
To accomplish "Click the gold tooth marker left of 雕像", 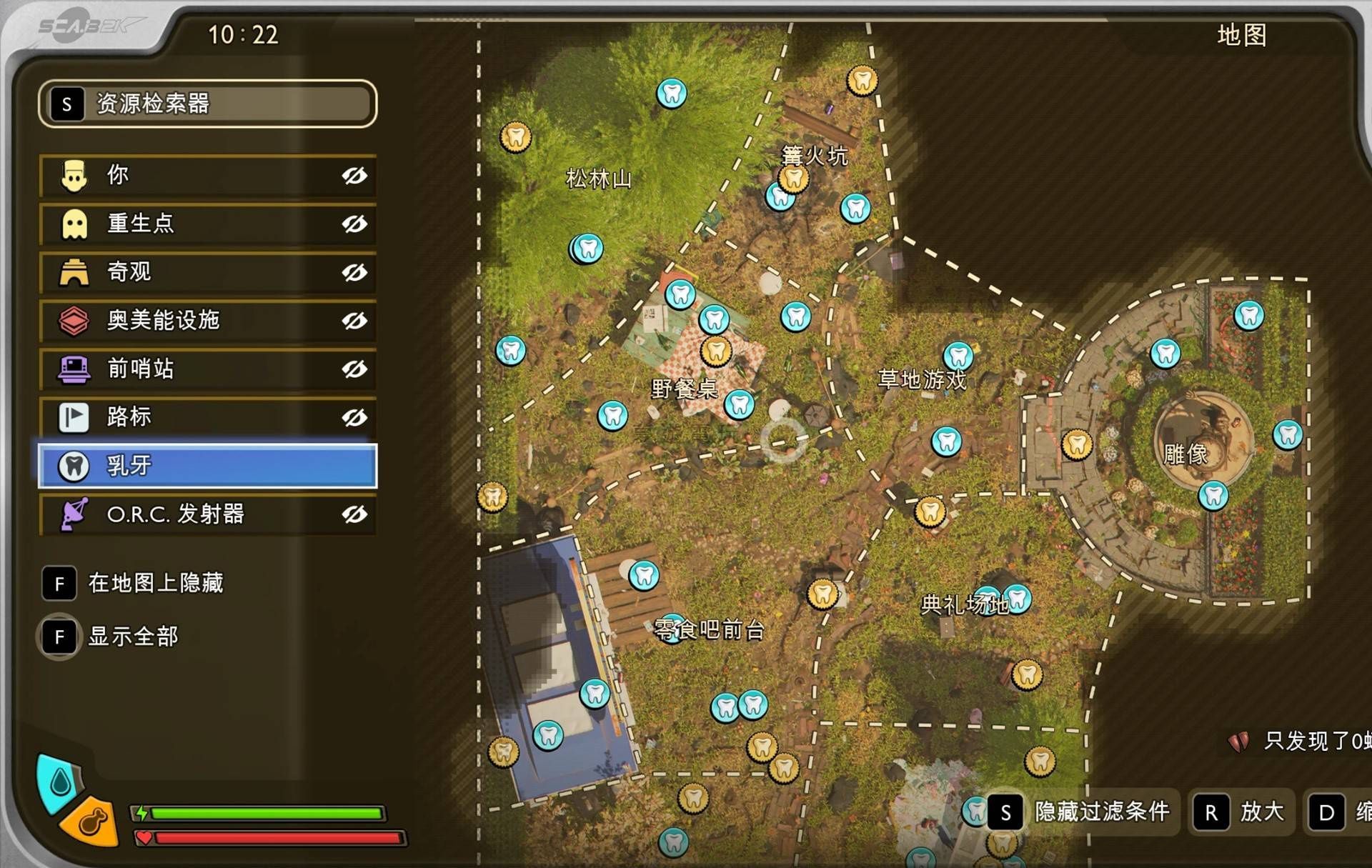I will point(1077,444).
